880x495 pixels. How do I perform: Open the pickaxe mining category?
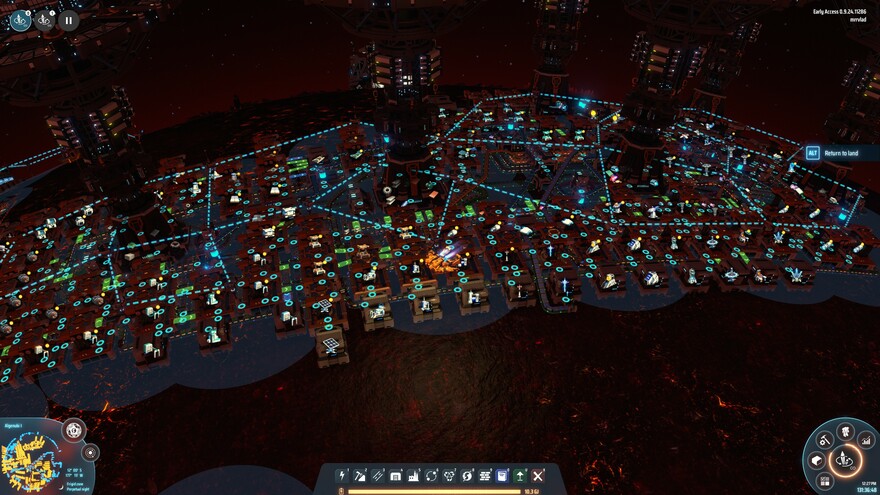(x=360, y=476)
